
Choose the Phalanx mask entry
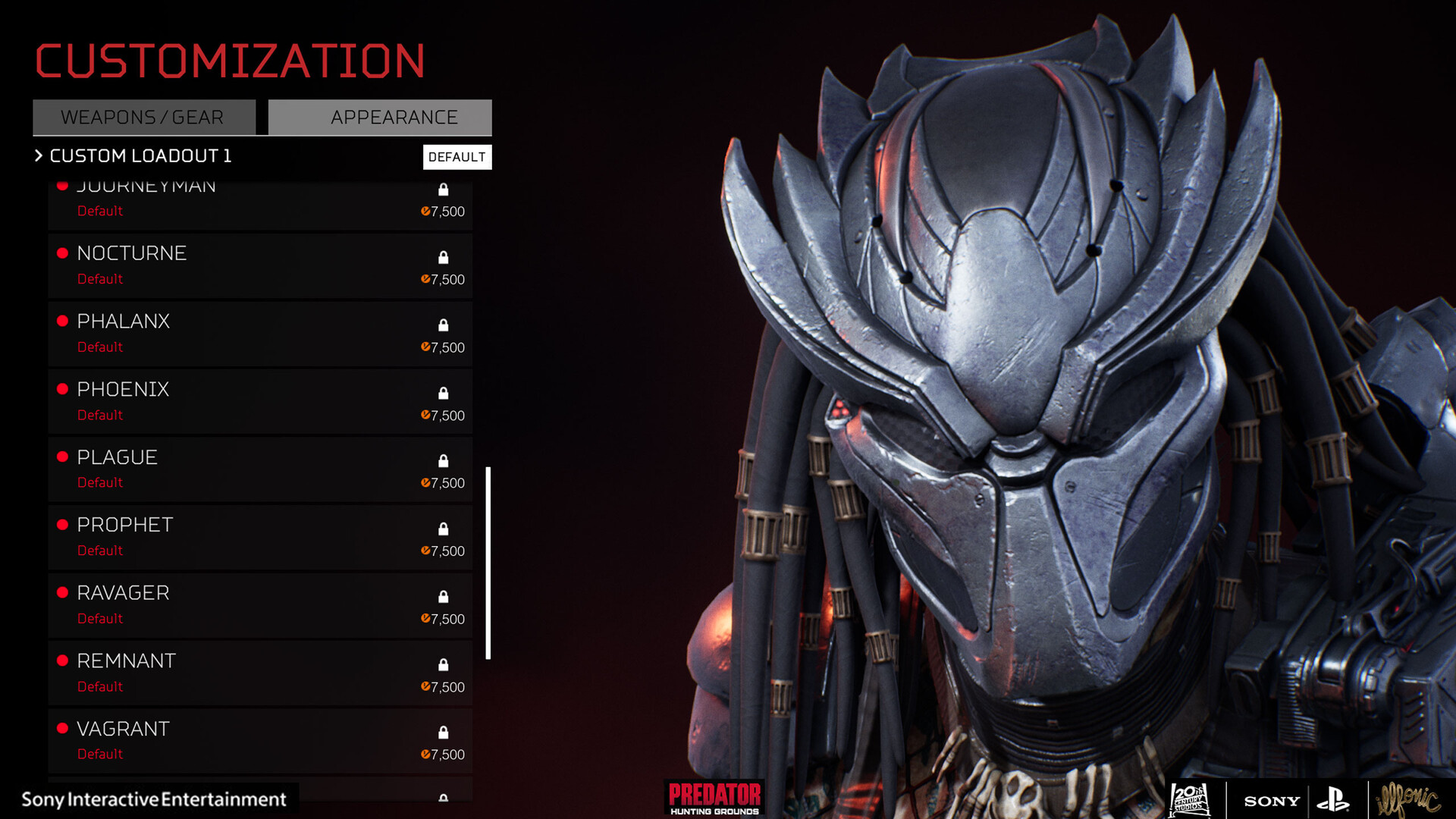point(259,334)
